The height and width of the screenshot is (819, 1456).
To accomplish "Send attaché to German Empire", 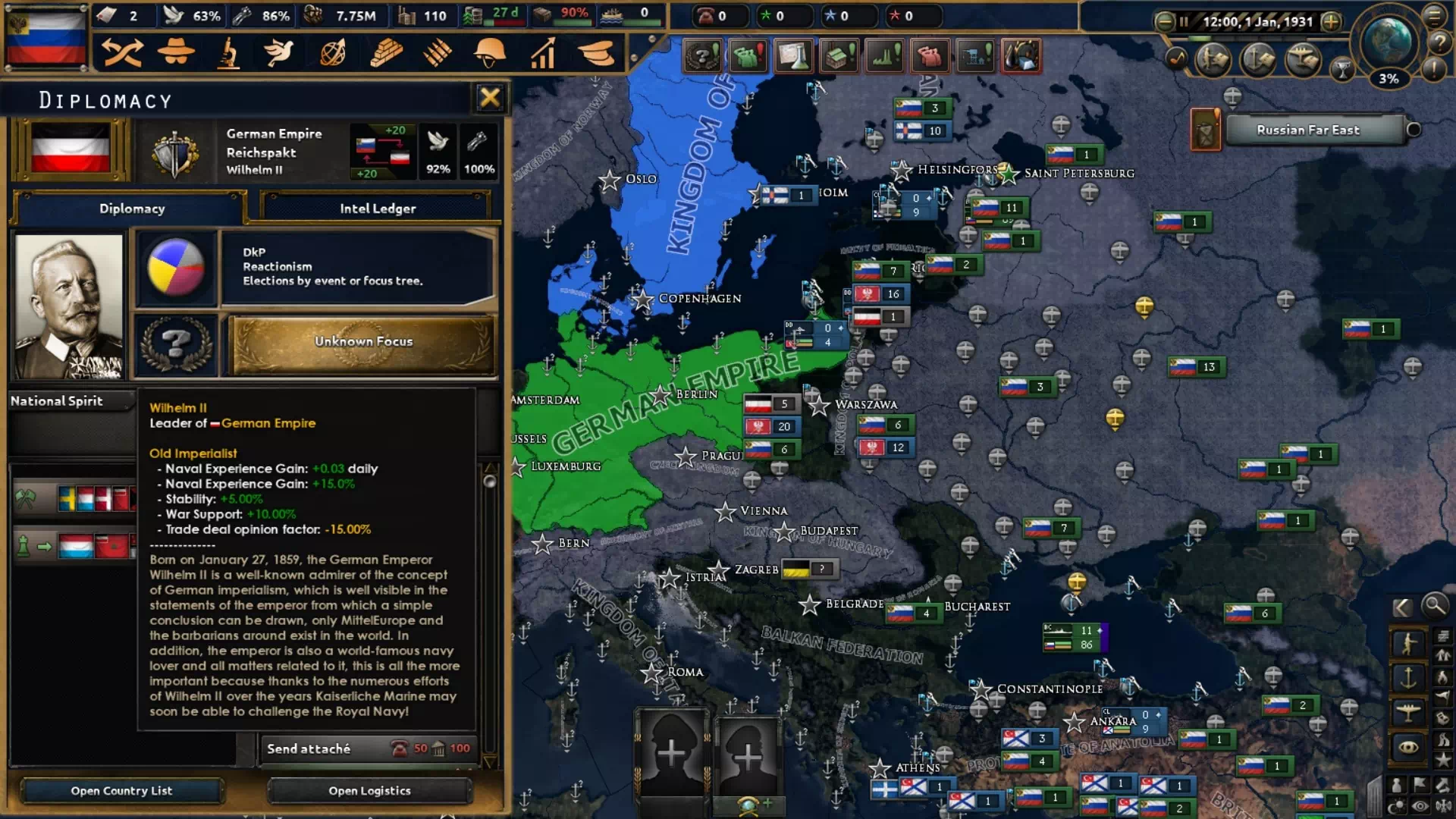I will pos(369,748).
